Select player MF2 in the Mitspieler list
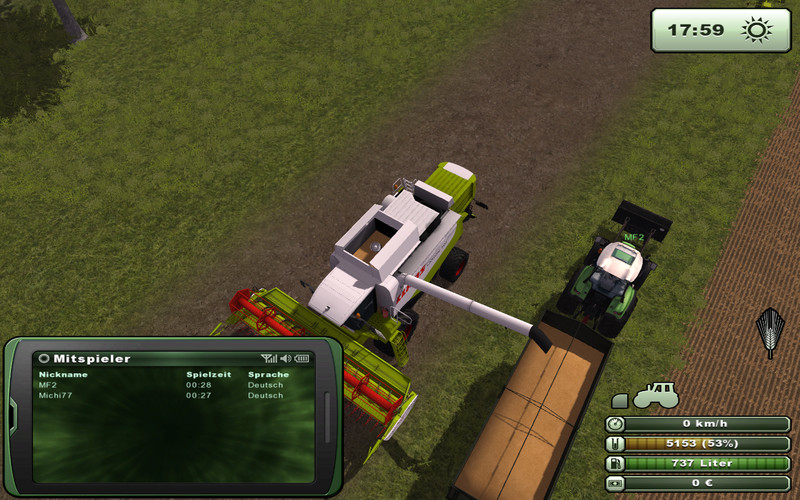 (x=48, y=385)
